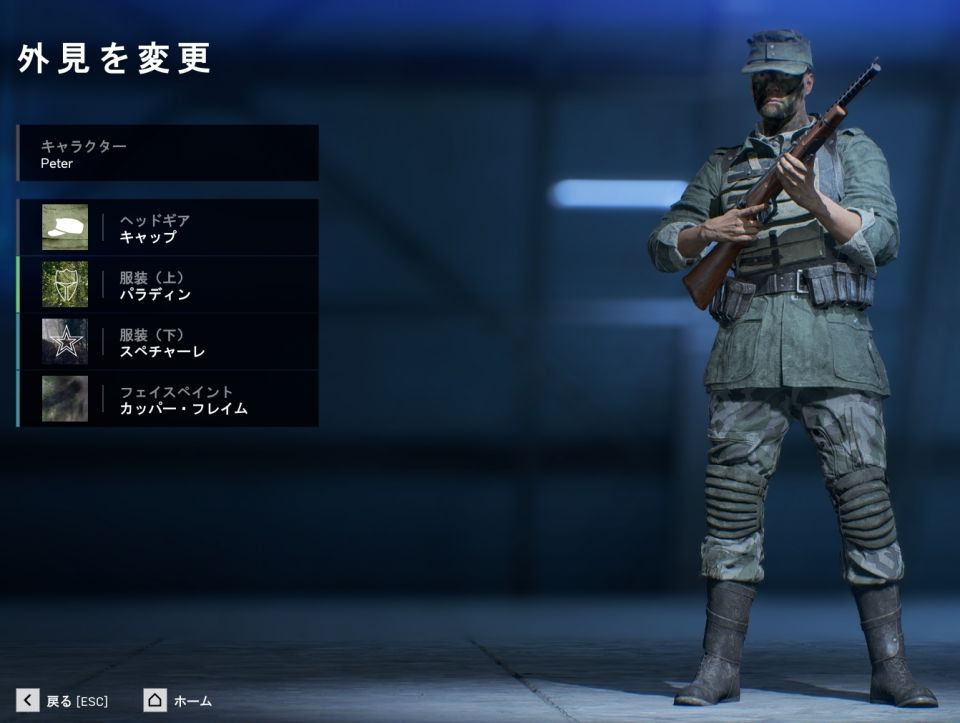Return to the ホーム screen

pos(178,700)
